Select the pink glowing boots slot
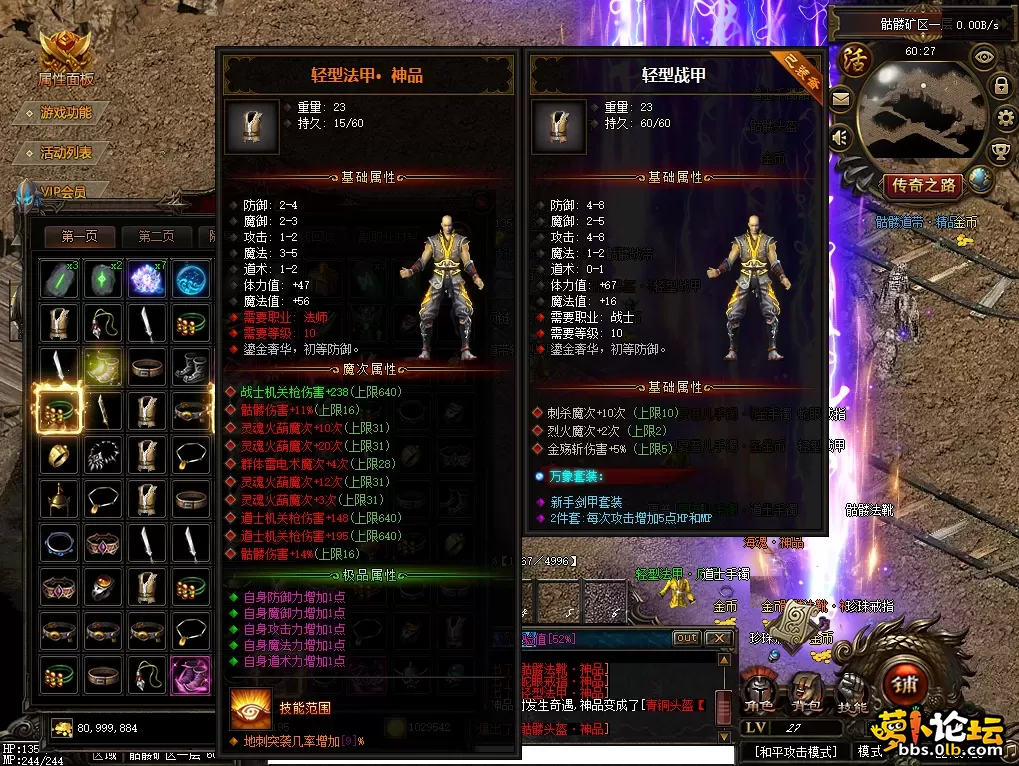The height and width of the screenshot is (766, 1019). [x=192, y=674]
